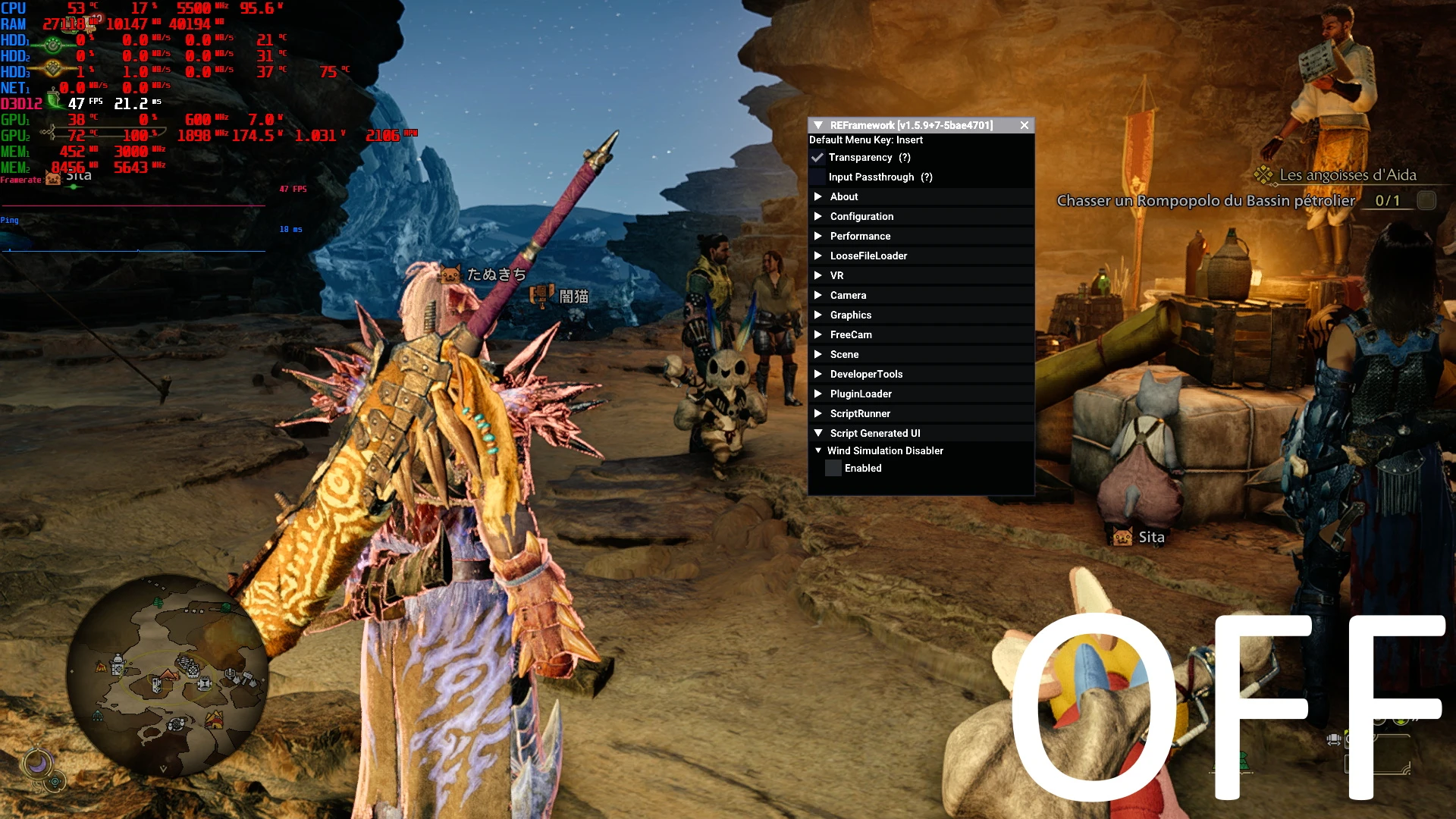Enable the Input Passthrough checkbox
The width and height of the screenshot is (1456, 819).
click(817, 177)
